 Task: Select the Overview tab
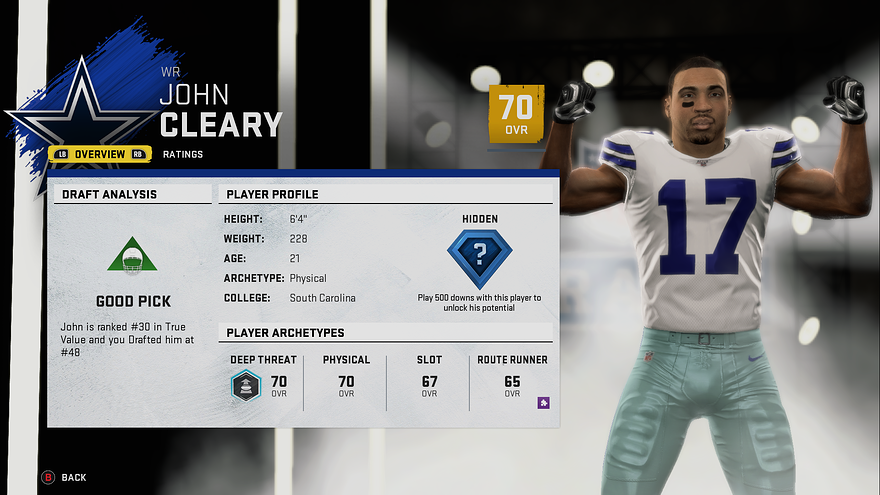(x=100, y=154)
